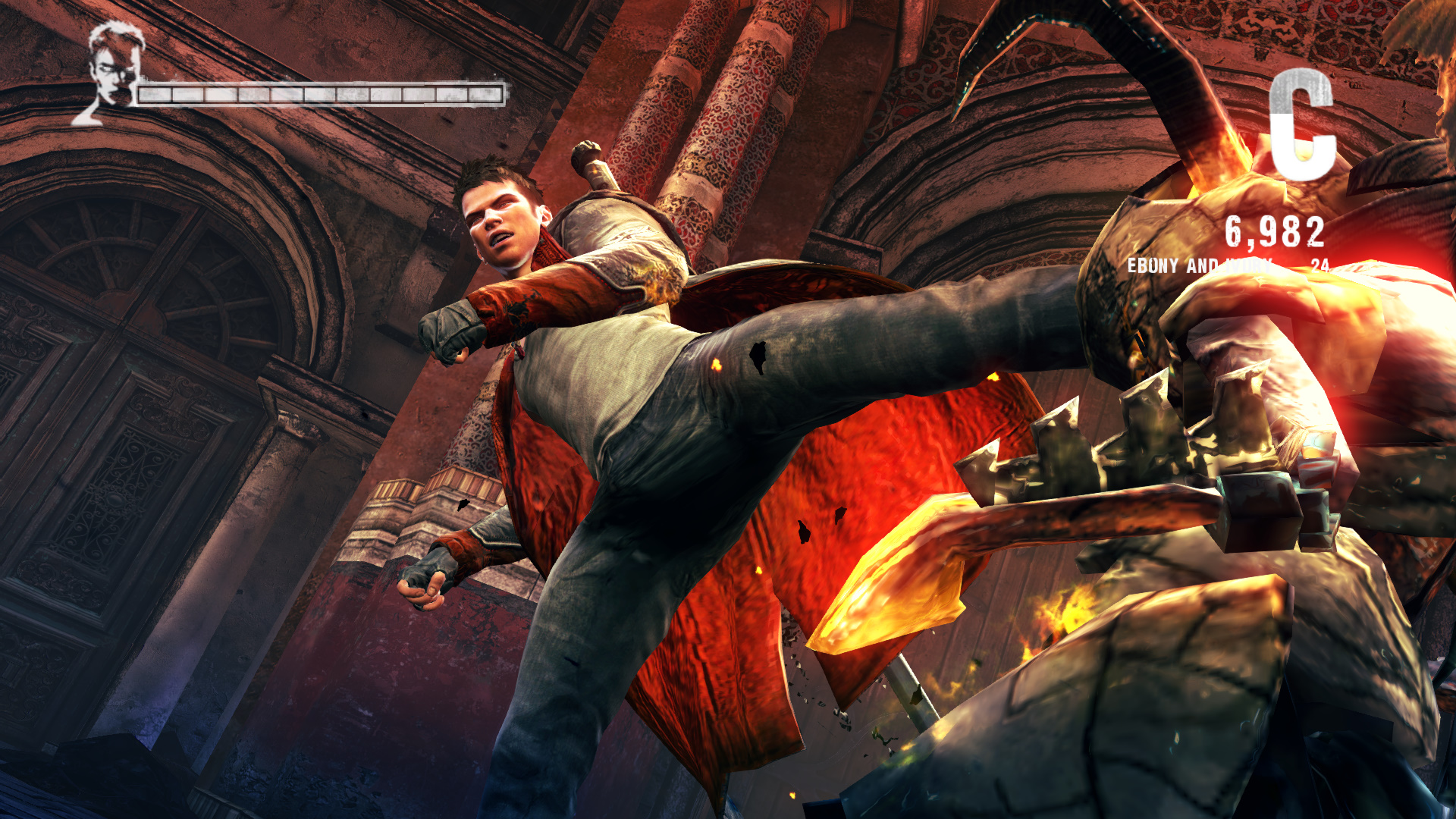Viewport: 1456px width, 819px height.
Task: Select the C style rank emblem
Action: (x=1302, y=124)
